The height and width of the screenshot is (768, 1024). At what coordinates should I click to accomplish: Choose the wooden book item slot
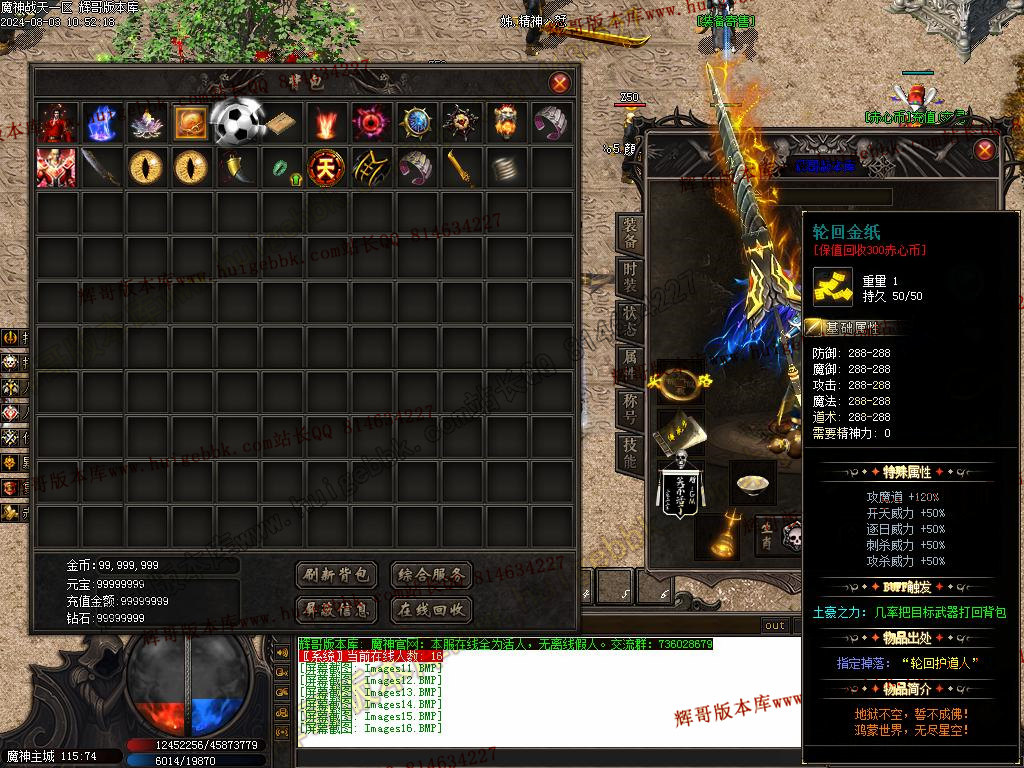click(281, 123)
